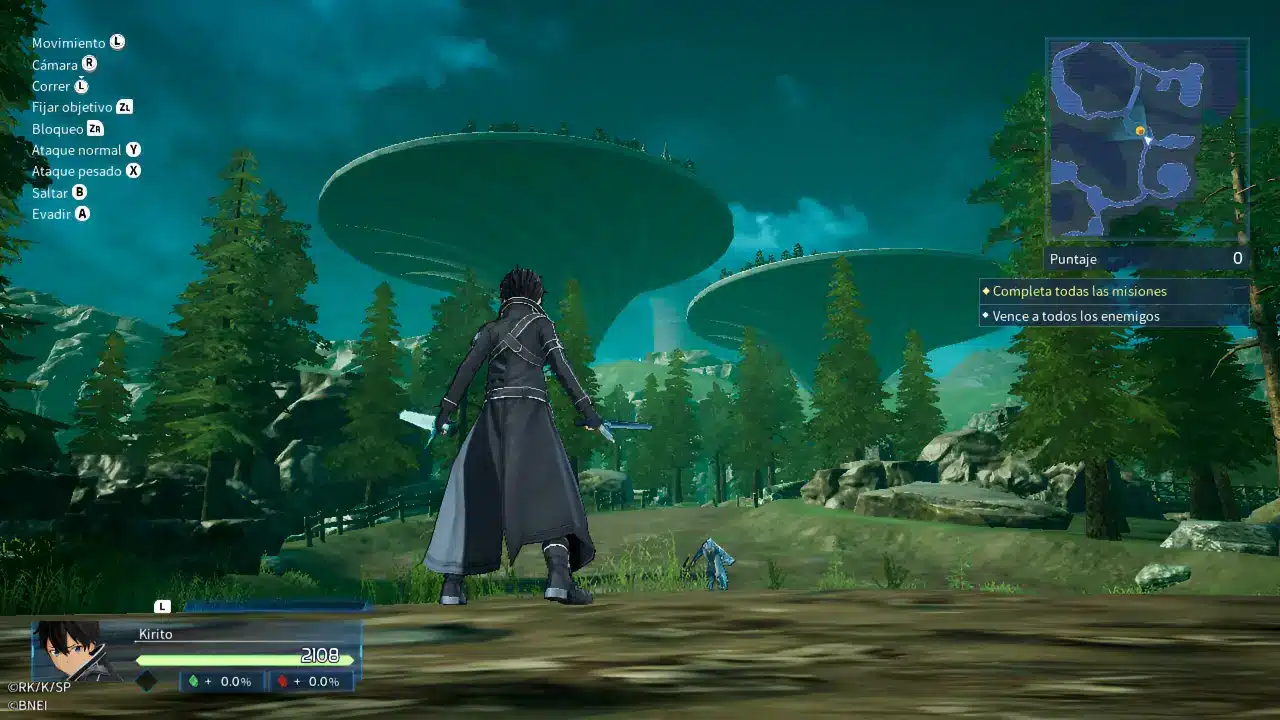Click the minimap in the top-right corner
1280x720 pixels.
point(1146,136)
